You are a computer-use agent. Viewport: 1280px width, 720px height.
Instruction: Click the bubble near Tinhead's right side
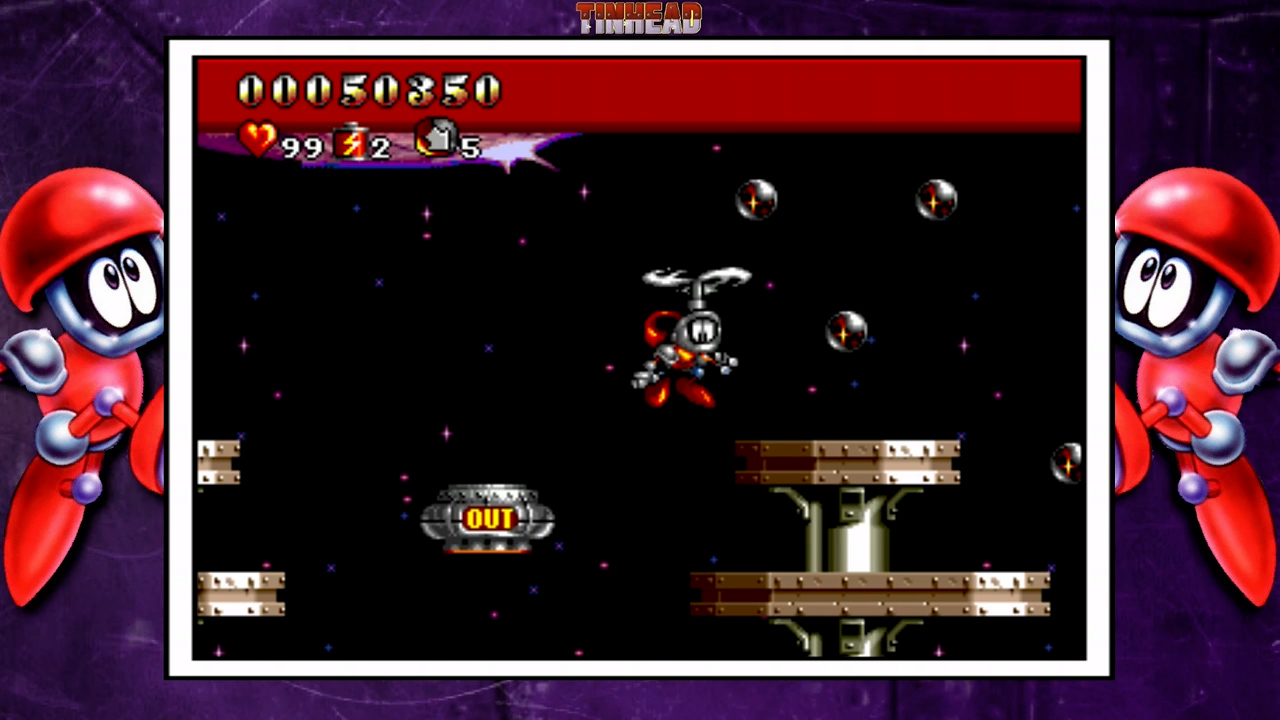coord(845,331)
